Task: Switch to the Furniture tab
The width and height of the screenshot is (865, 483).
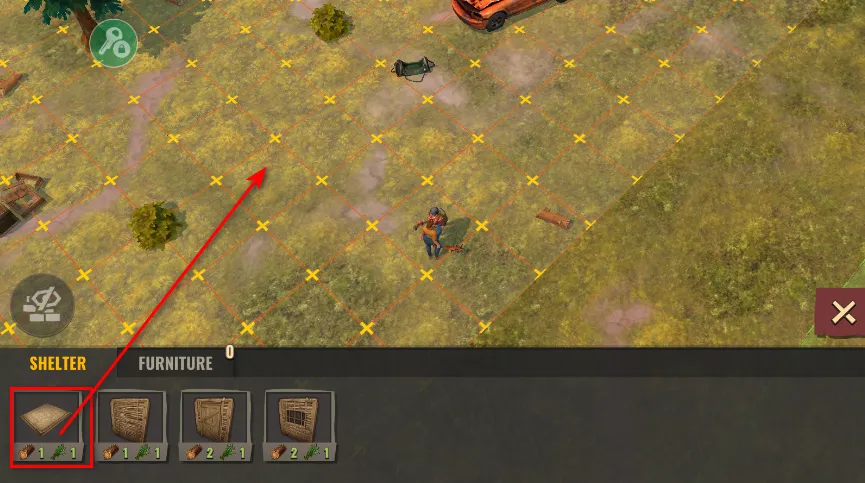Action: pyautogui.click(x=175, y=364)
